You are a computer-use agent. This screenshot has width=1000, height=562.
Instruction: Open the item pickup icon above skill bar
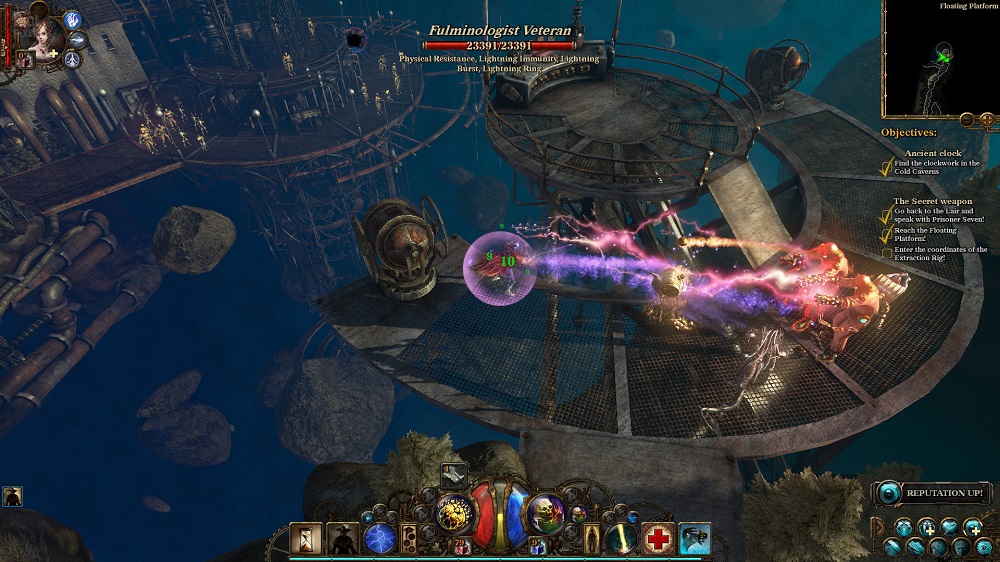[x=452, y=476]
